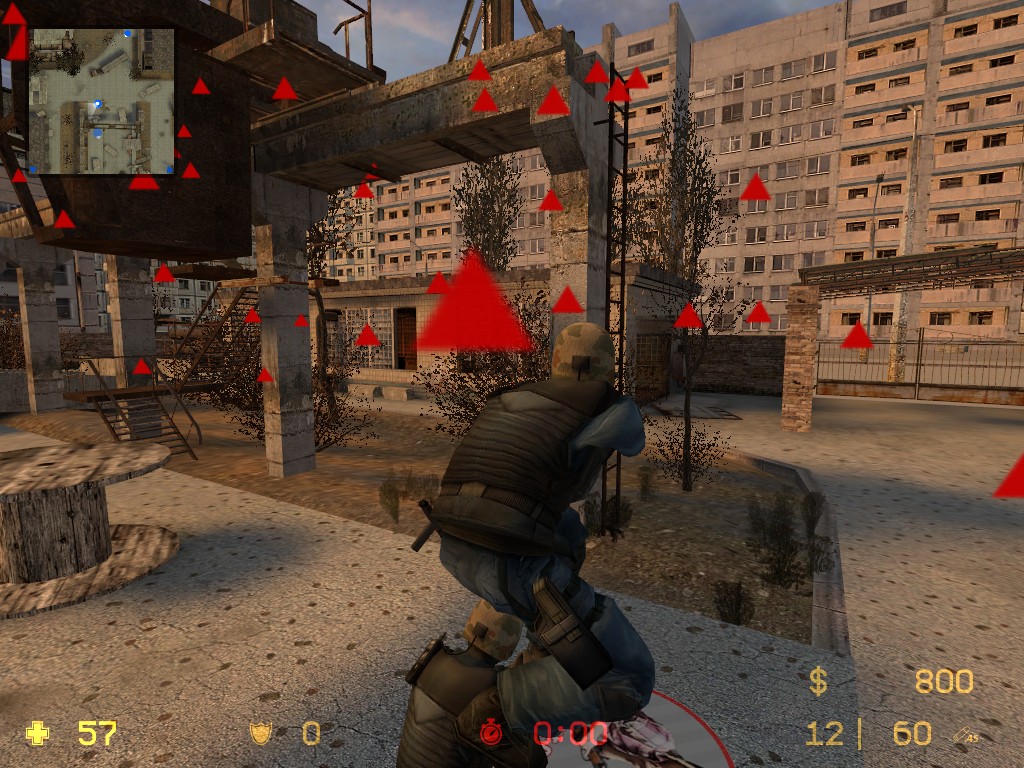Click the armor shield icon
The height and width of the screenshot is (768, 1024).
[261, 734]
